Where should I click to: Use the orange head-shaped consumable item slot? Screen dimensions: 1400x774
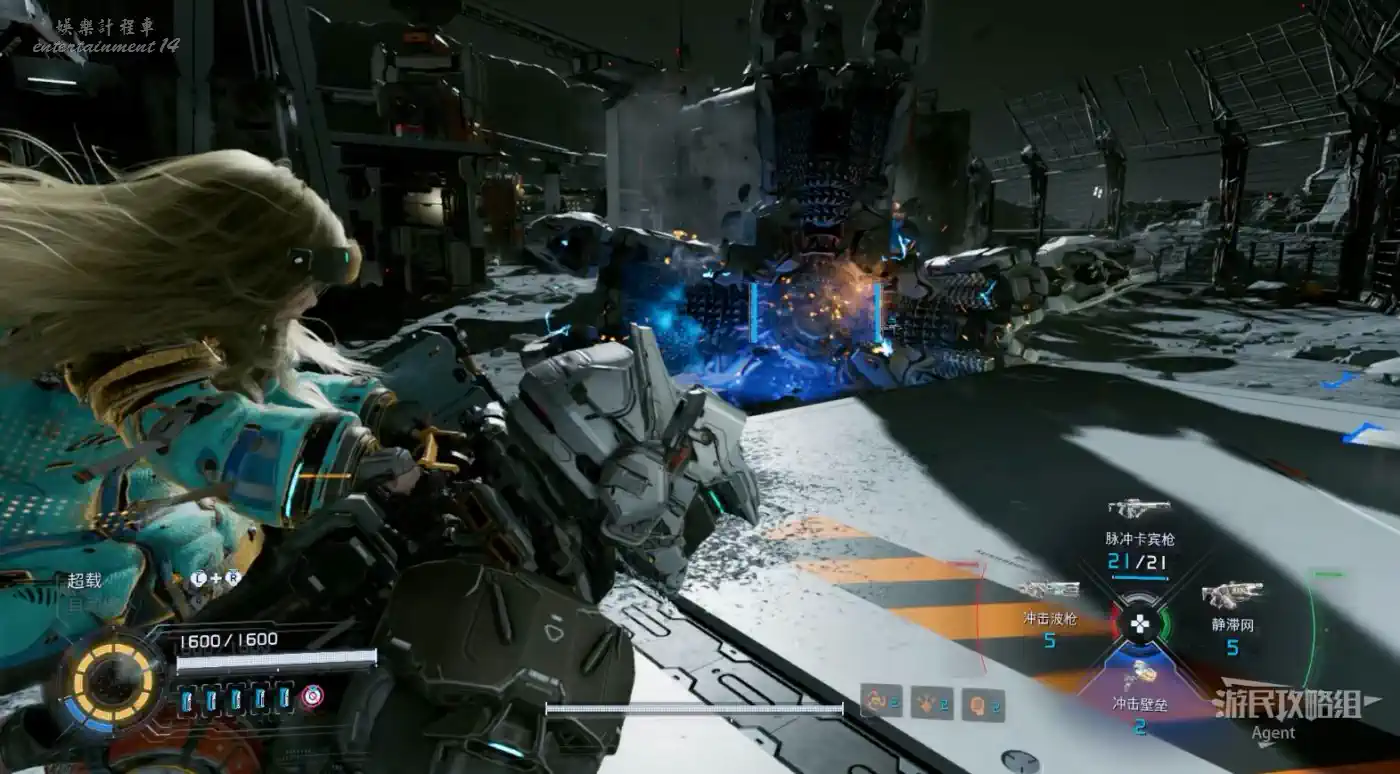[x=977, y=704]
